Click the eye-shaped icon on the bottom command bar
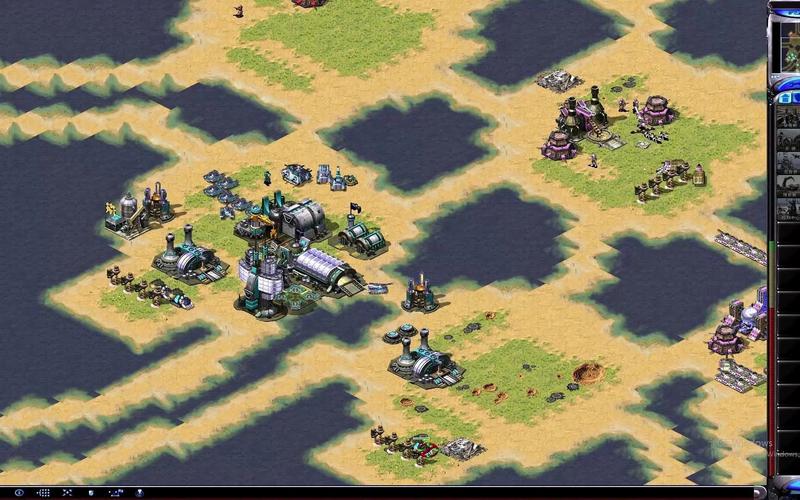800x500 pixels. pos(20,493)
